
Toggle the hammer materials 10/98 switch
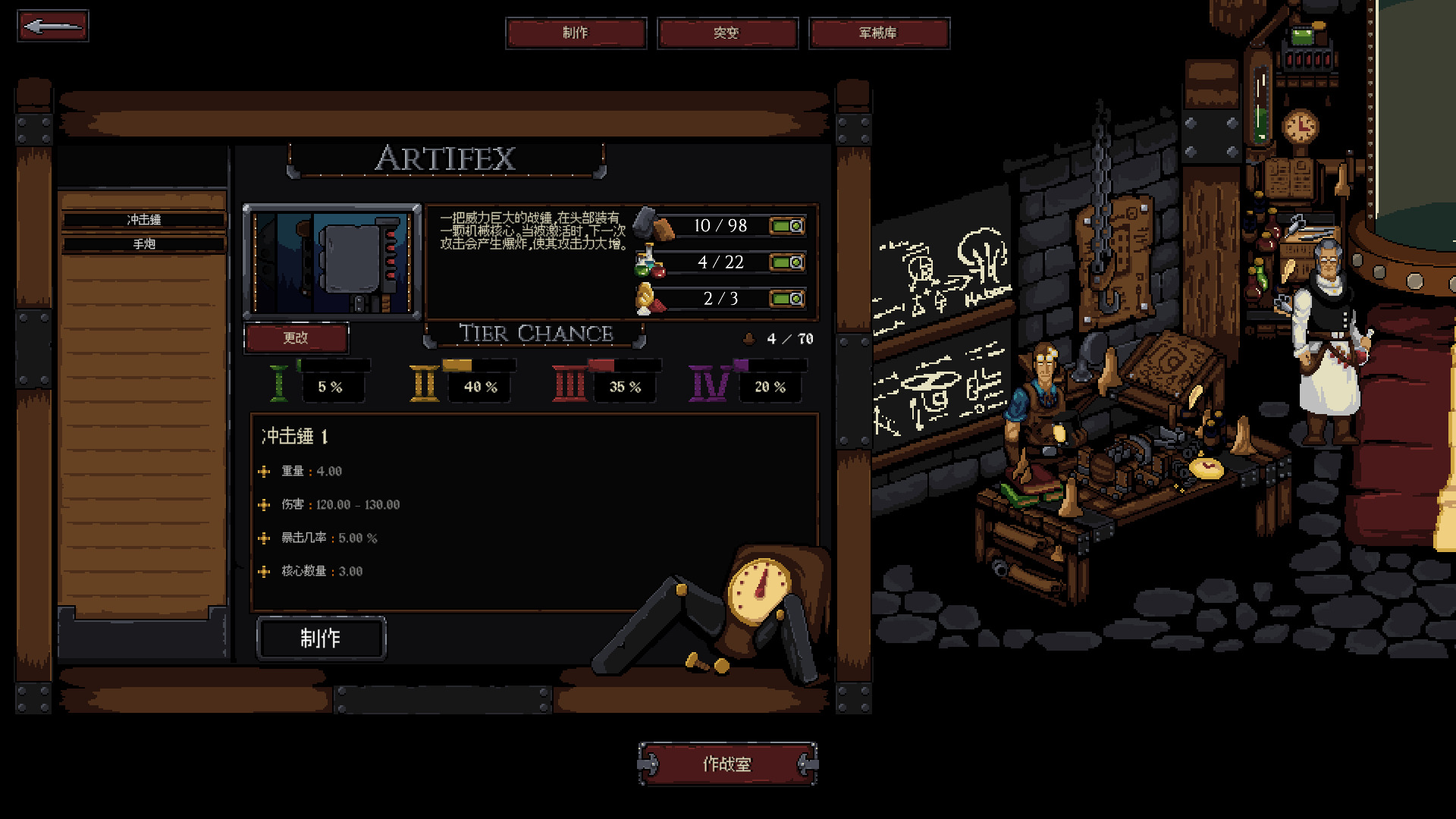click(787, 226)
